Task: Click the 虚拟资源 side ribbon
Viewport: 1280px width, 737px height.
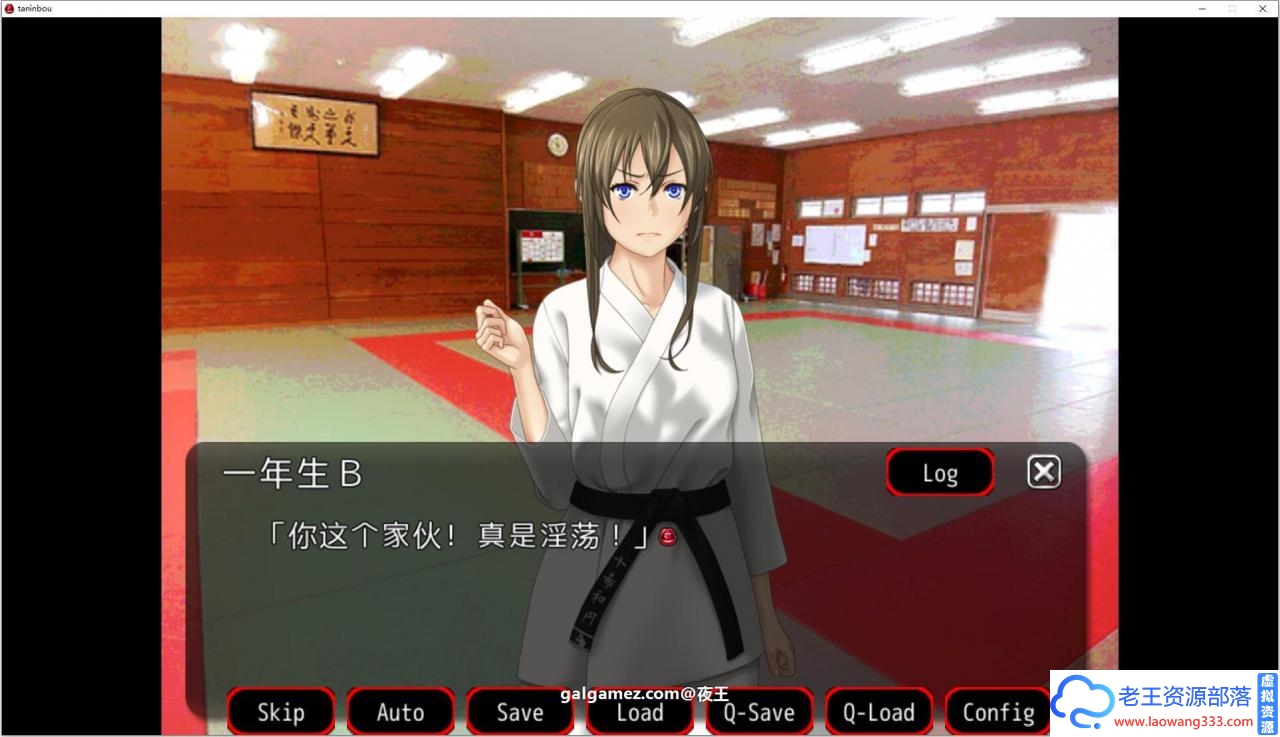Action: pos(1266,703)
